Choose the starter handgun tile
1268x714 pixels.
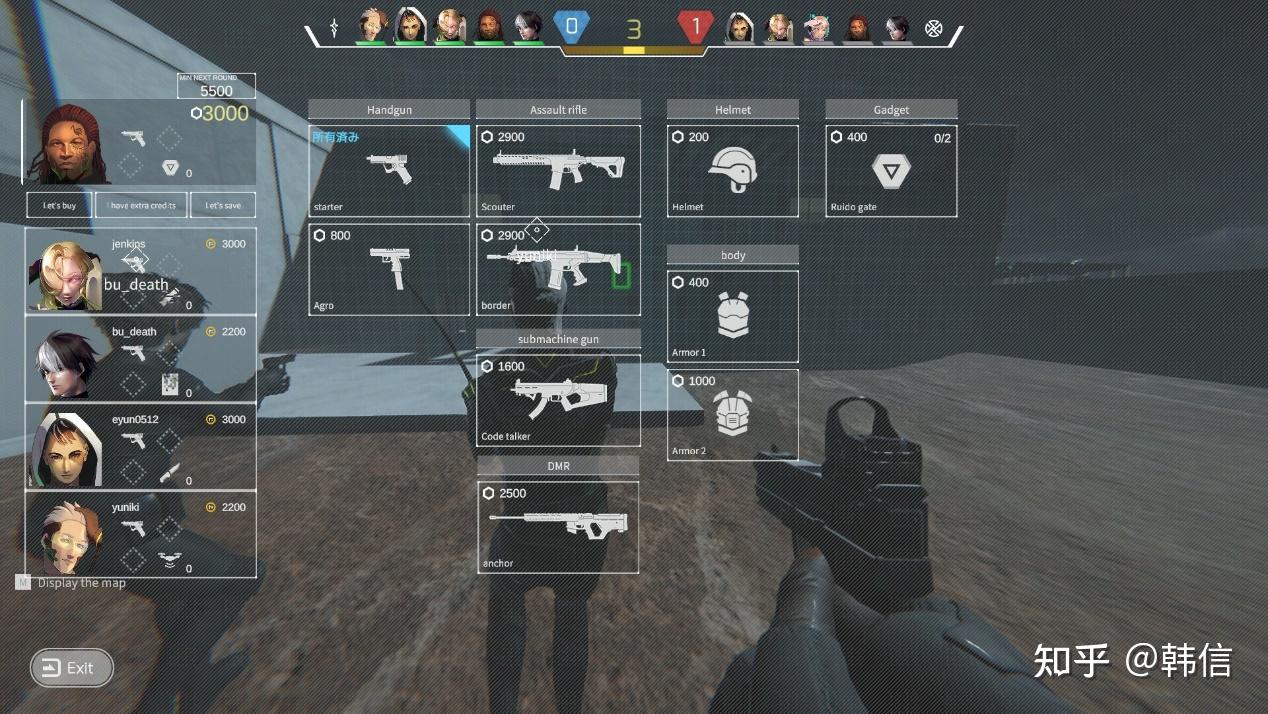pyautogui.click(x=388, y=171)
